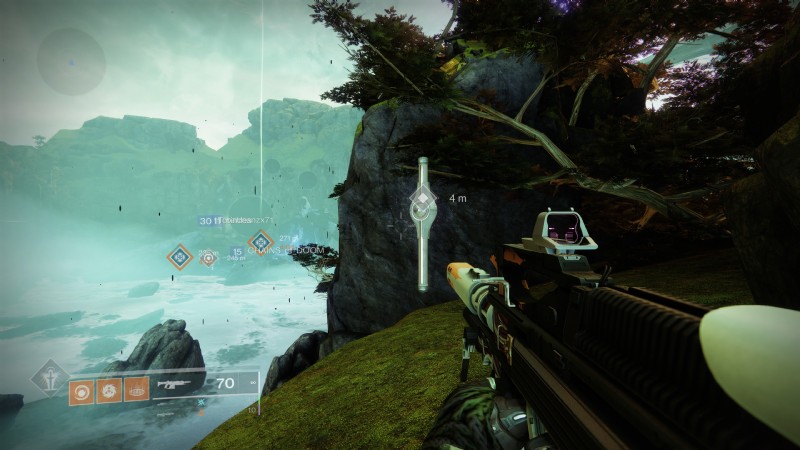Click the objective waypoint marked 4 m

point(423,204)
